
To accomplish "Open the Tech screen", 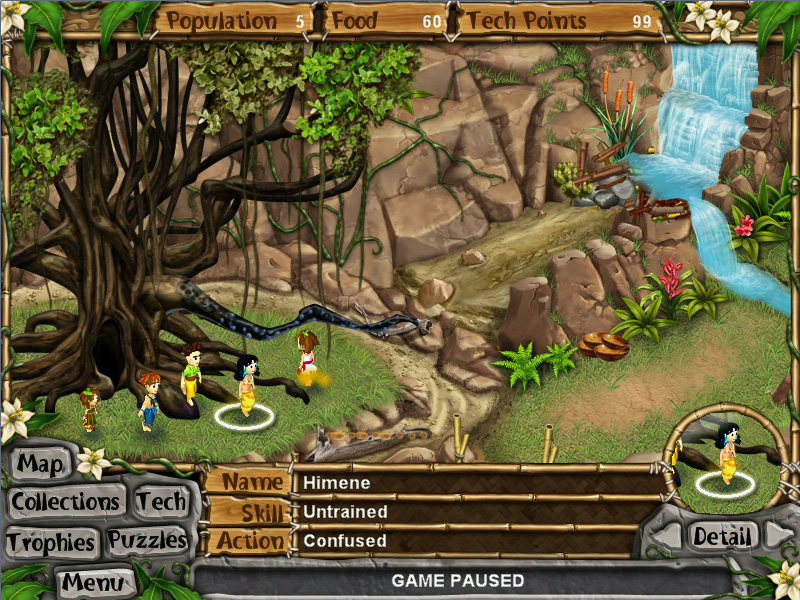I will click(161, 501).
